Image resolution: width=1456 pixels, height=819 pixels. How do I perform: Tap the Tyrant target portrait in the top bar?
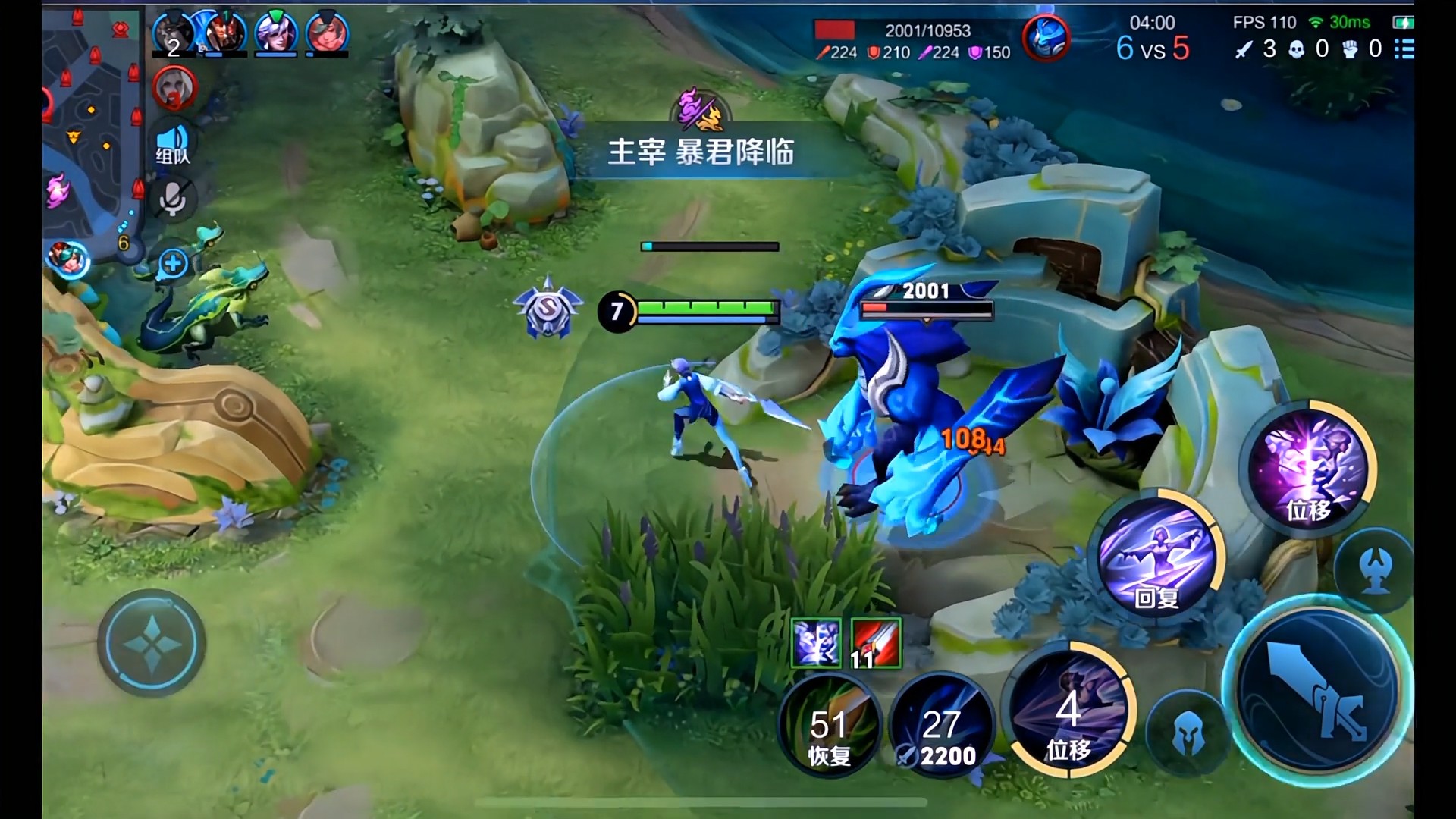pyautogui.click(x=1046, y=38)
